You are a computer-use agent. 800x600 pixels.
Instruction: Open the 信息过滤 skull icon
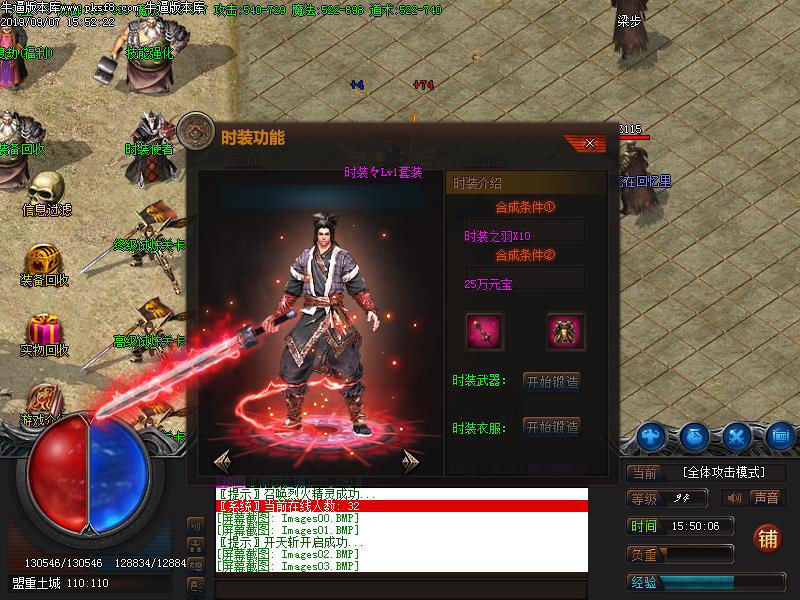(x=45, y=188)
